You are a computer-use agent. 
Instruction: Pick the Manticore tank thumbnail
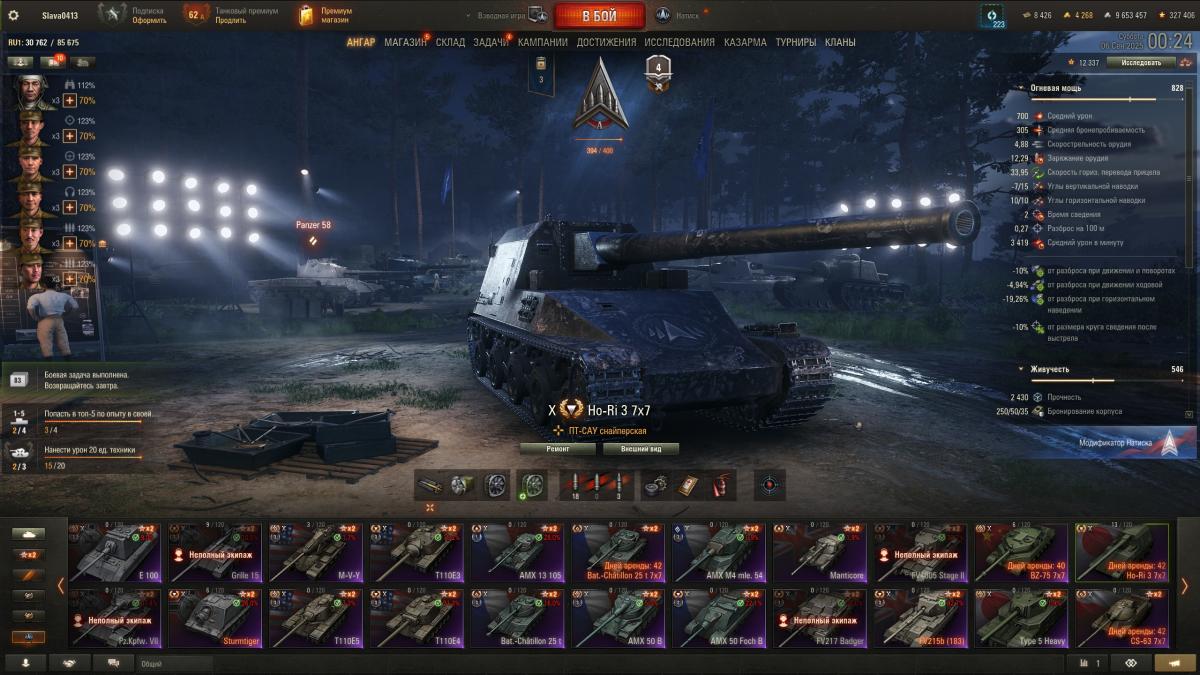pos(818,550)
